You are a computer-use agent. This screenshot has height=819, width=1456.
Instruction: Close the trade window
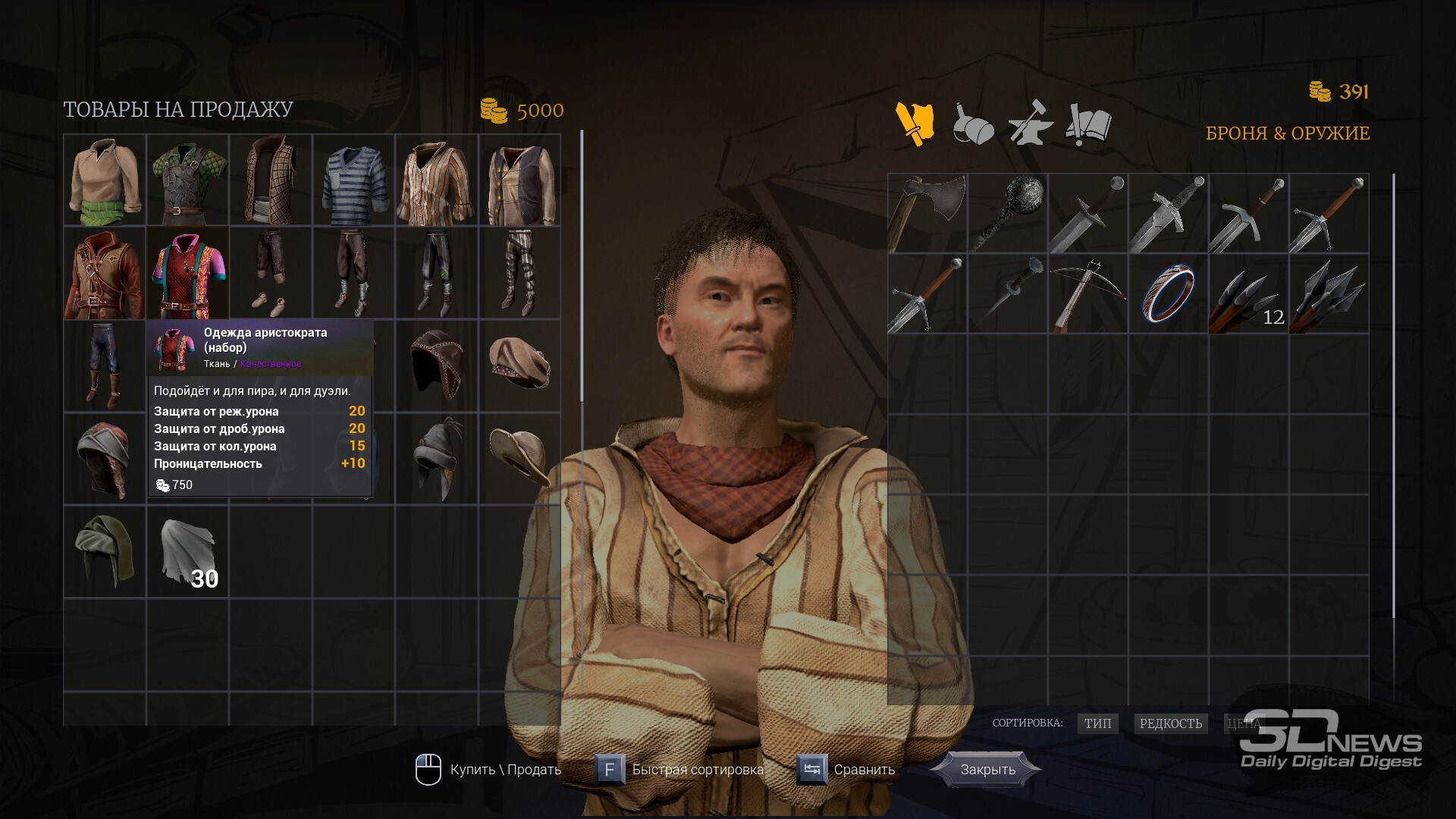(x=987, y=769)
